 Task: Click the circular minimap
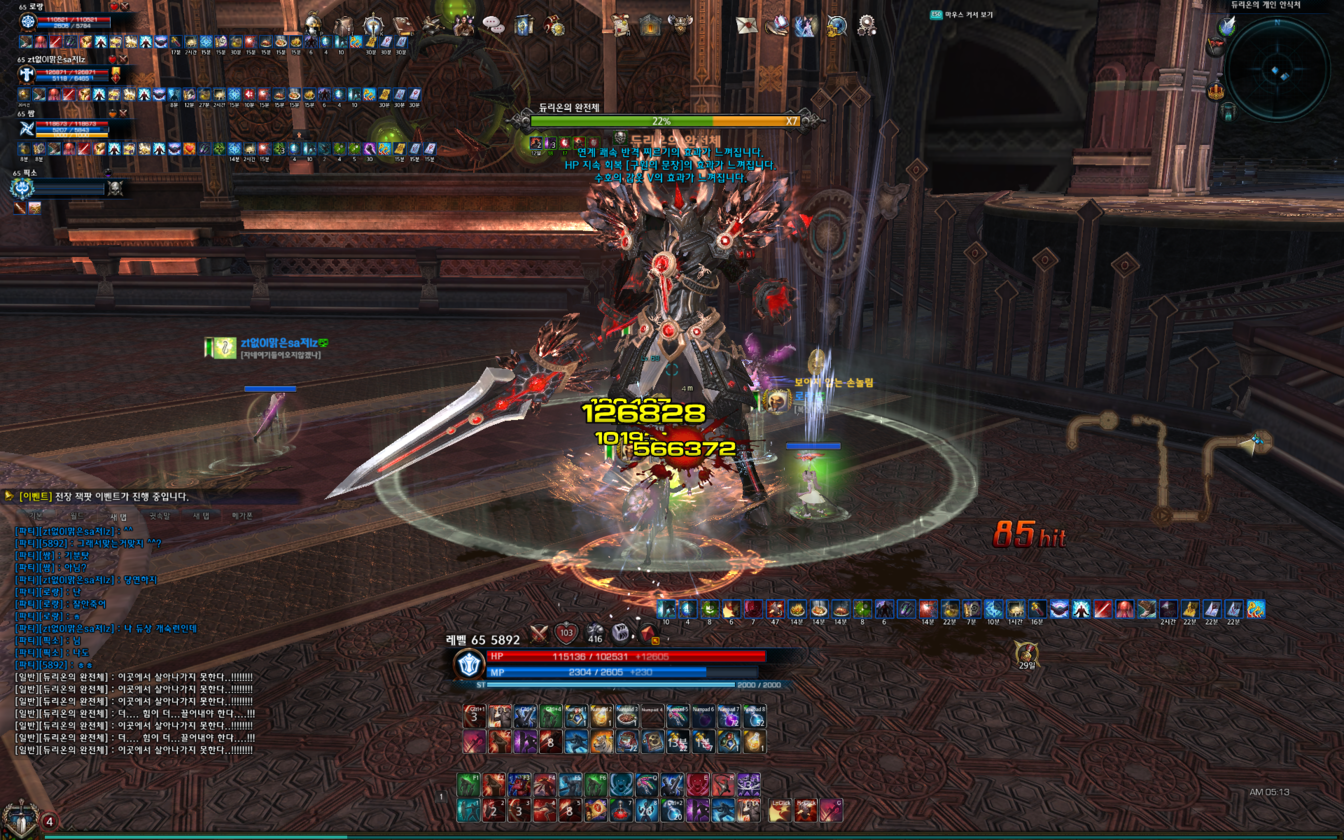point(1278,70)
